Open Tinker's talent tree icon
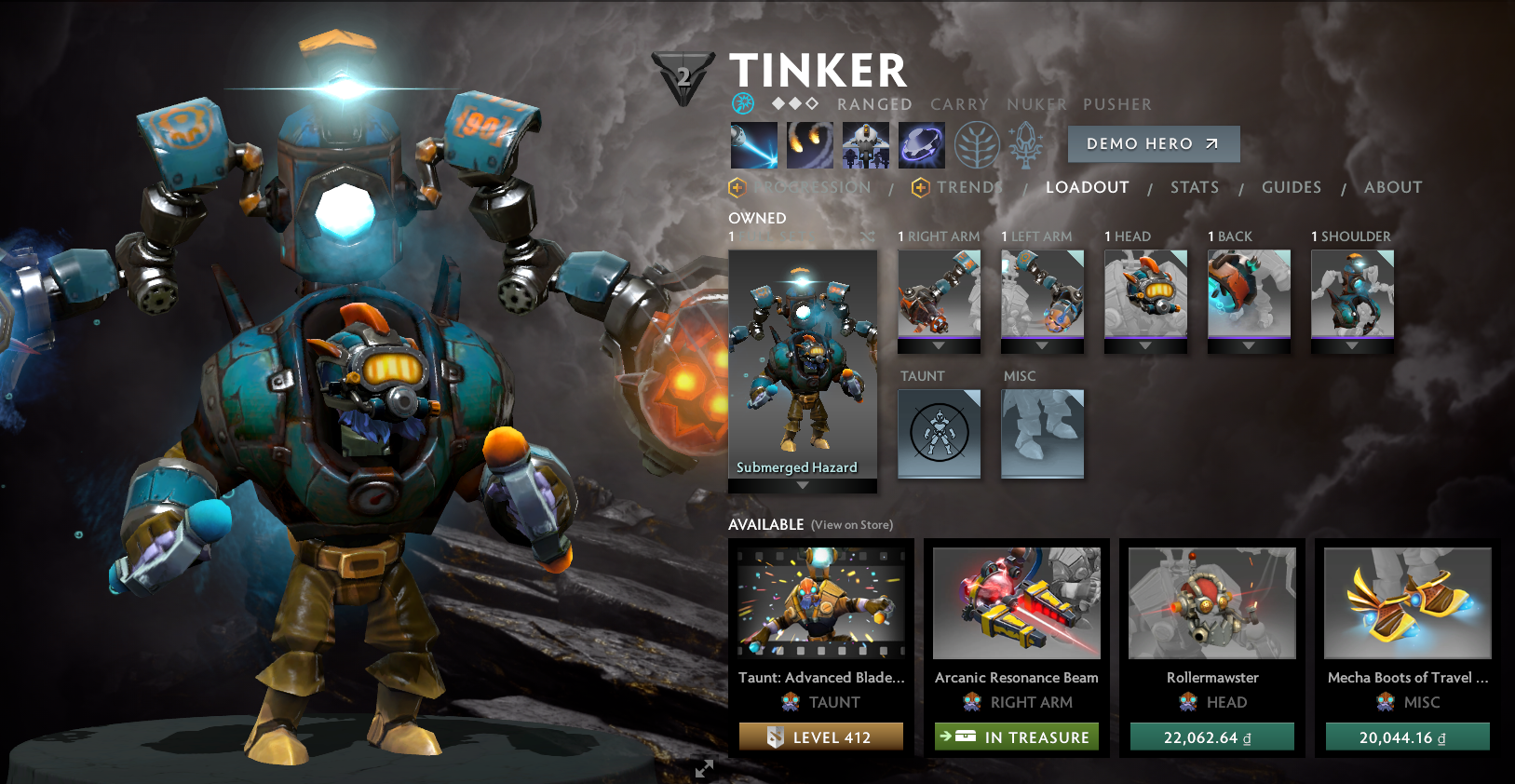Viewport: 1515px width, 784px height. pos(976,144)
